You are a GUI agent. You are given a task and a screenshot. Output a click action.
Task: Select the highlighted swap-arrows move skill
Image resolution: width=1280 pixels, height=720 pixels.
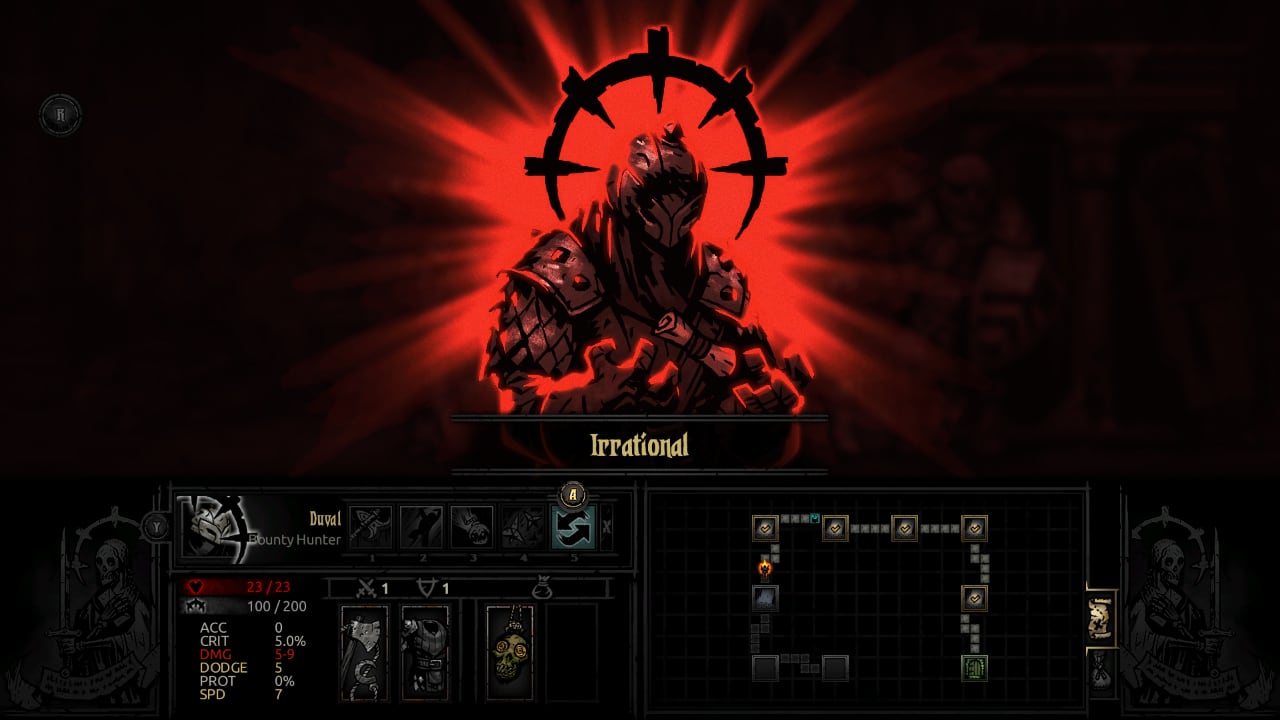pos(572,528)
